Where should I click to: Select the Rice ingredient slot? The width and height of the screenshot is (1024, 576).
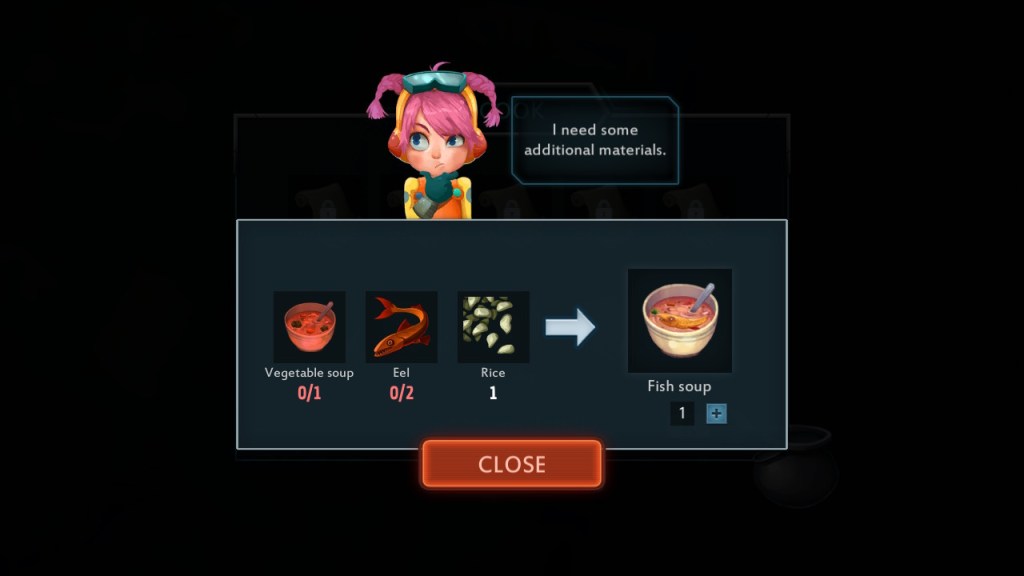tap(493, 327)
